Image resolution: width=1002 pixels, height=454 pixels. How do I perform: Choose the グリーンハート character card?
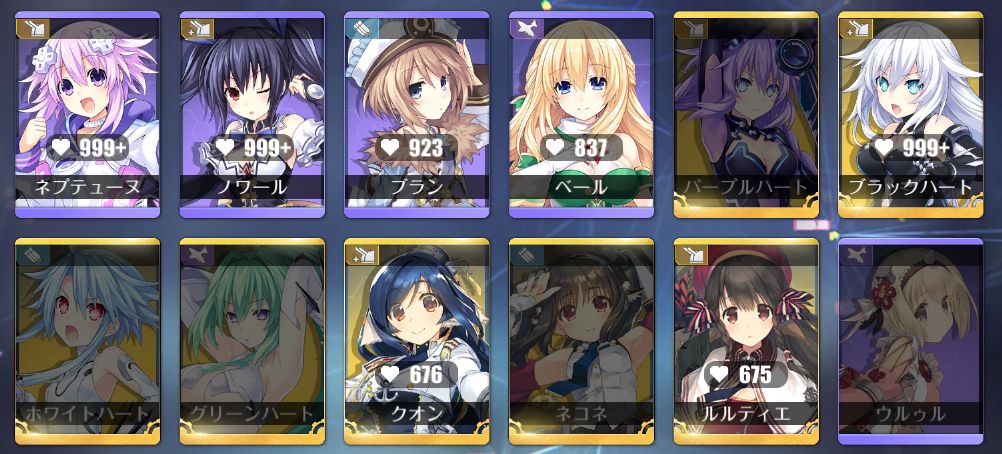[252, 342]
